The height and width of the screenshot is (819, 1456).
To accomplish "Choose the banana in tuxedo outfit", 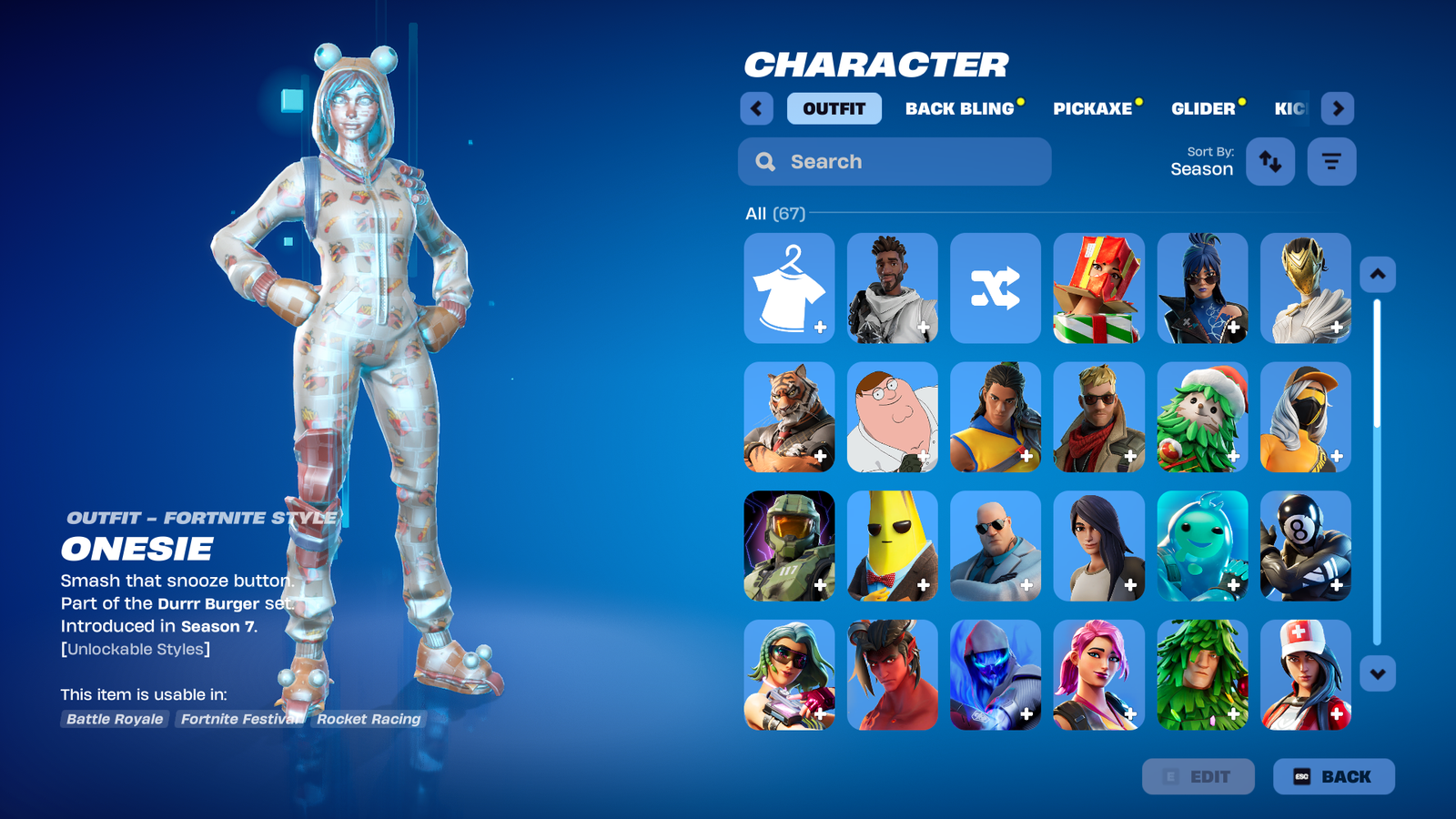I will pyautogui.click(x=892, y=546).
